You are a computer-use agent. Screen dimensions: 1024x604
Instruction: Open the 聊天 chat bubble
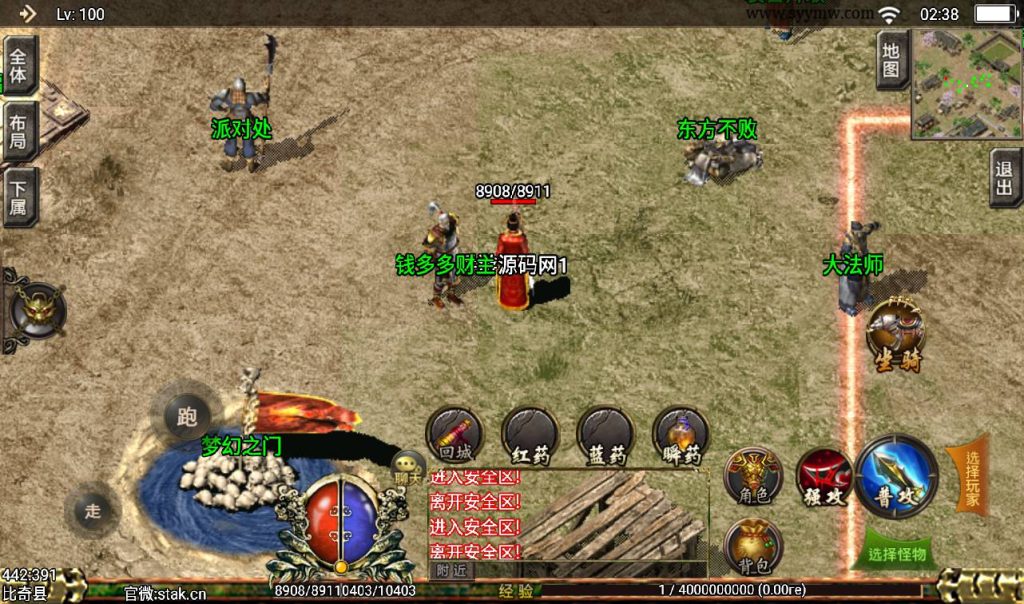(408, 467)
